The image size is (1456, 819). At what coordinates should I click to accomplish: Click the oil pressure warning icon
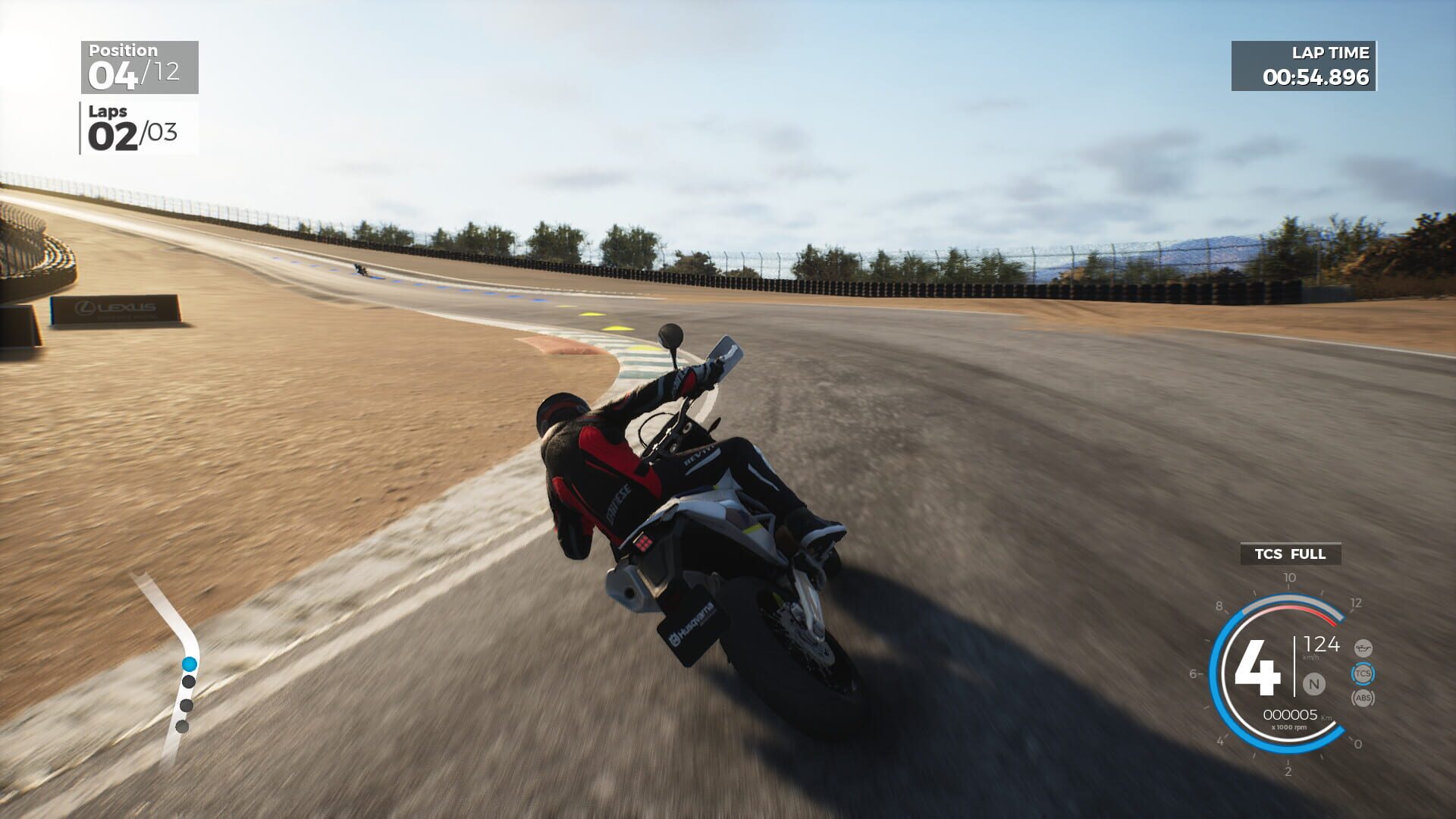pos(1363,648)
